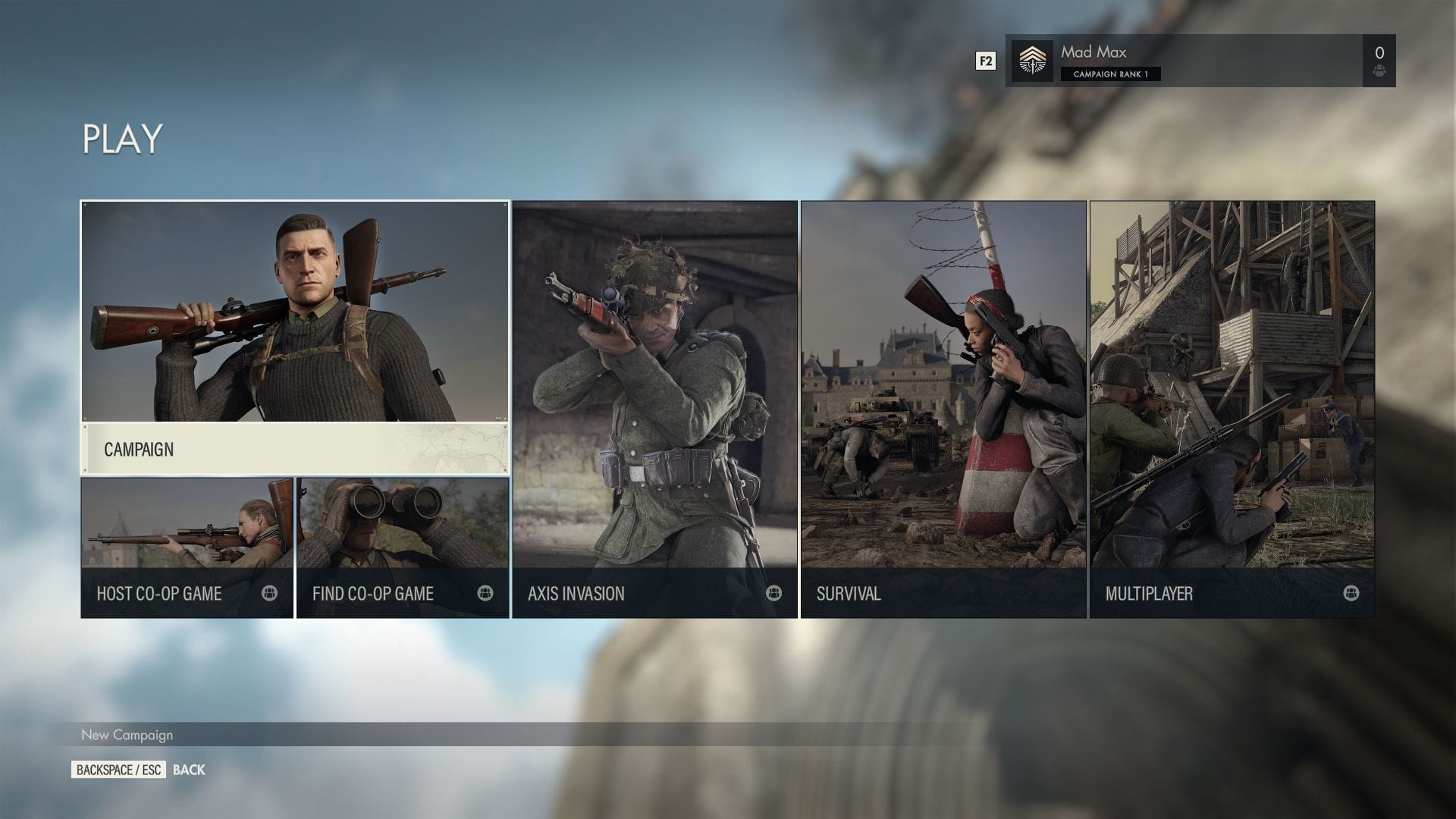The image size is (1456, 819).
Task: Enter the Multiplayer mode
Action: 1232,409
